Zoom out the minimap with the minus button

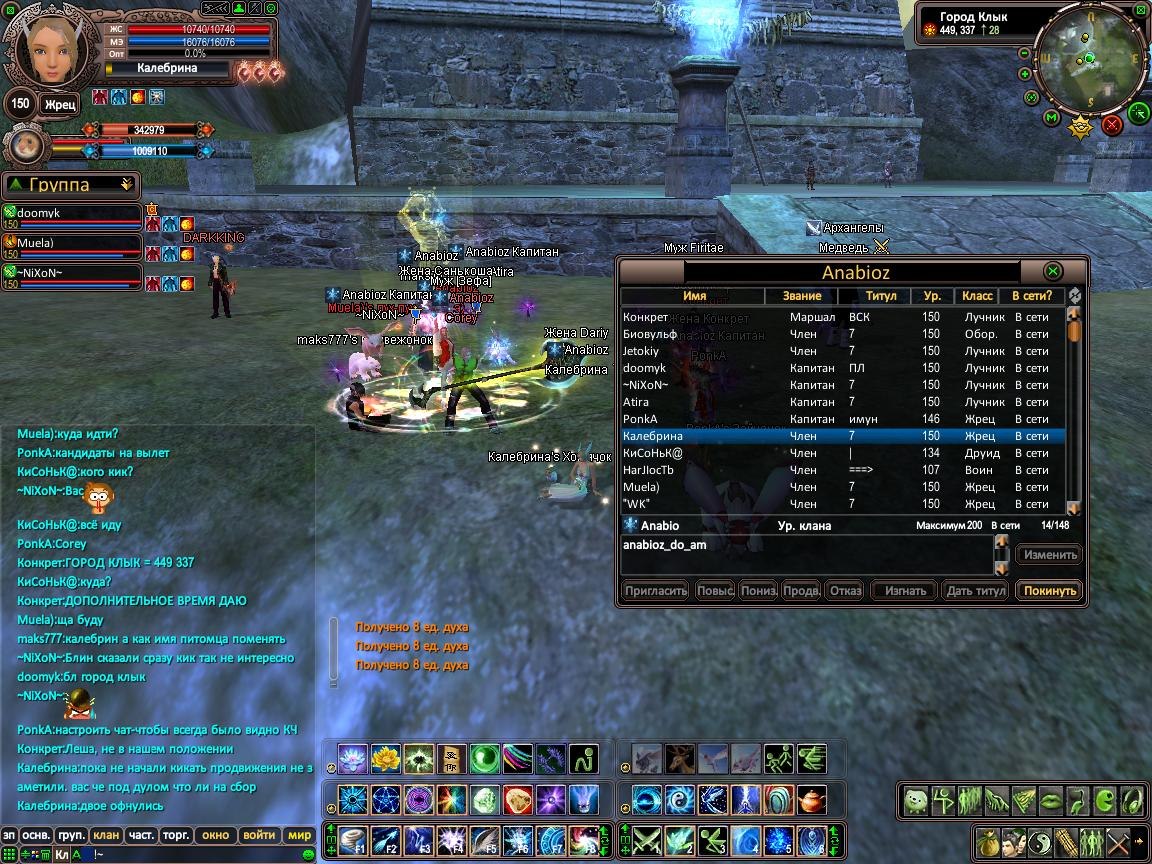(x=1024, y=53)
